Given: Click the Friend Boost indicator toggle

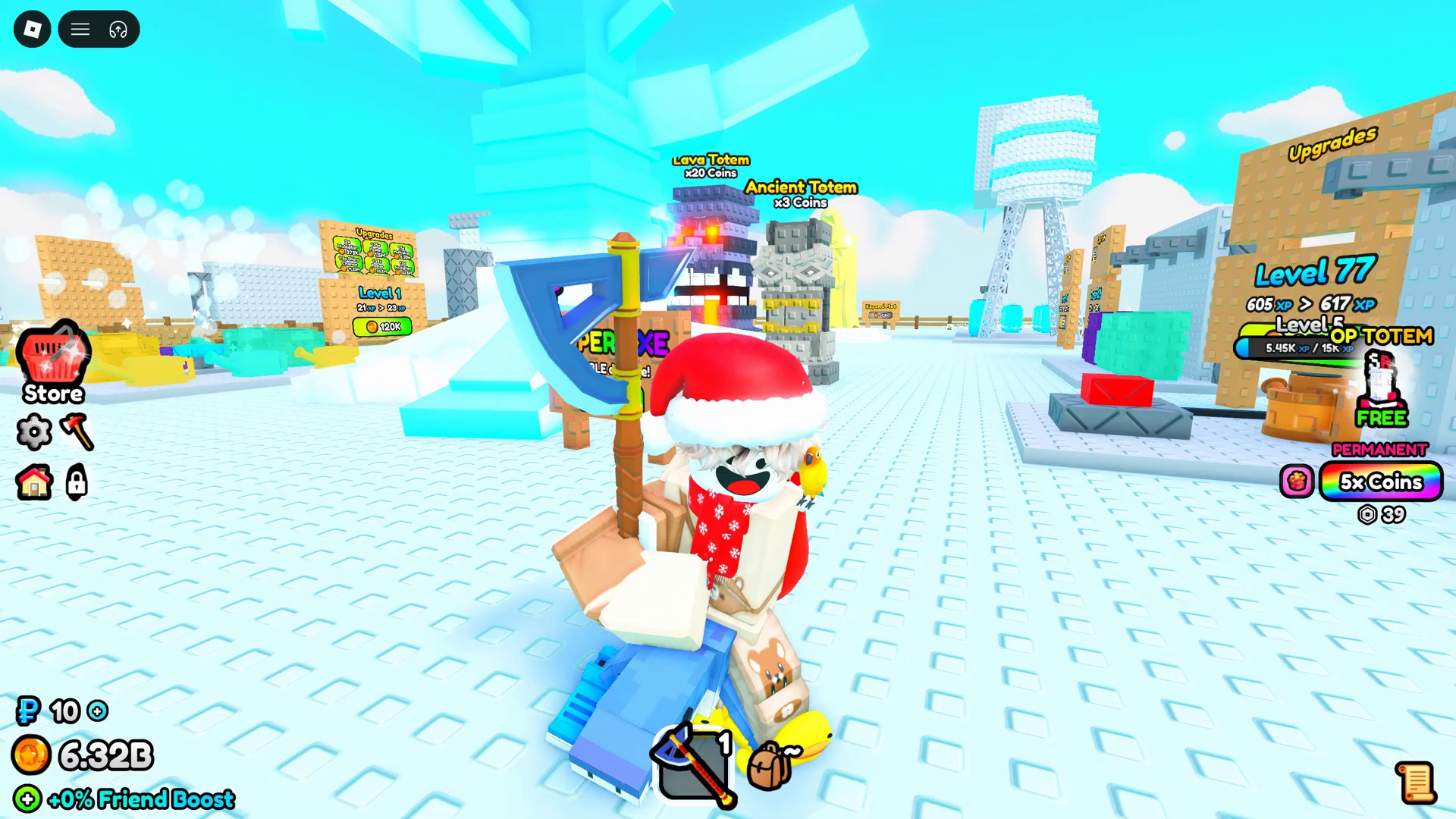Looking at the screenshot, I should point(27,799).
